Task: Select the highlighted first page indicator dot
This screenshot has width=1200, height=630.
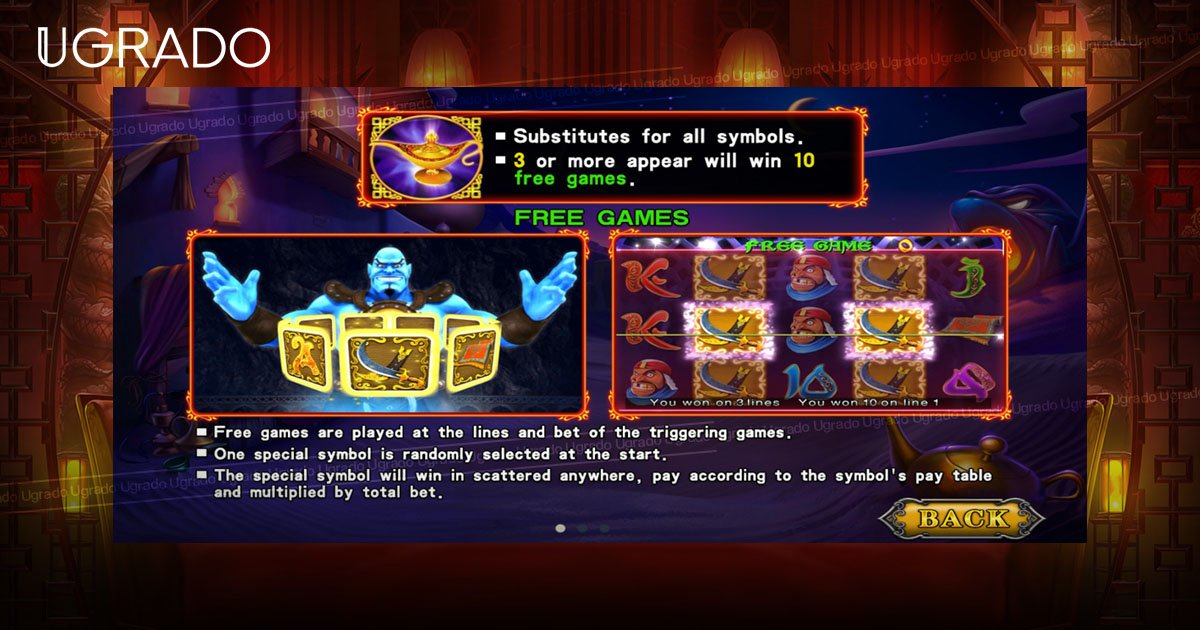Action: [560, 528]
